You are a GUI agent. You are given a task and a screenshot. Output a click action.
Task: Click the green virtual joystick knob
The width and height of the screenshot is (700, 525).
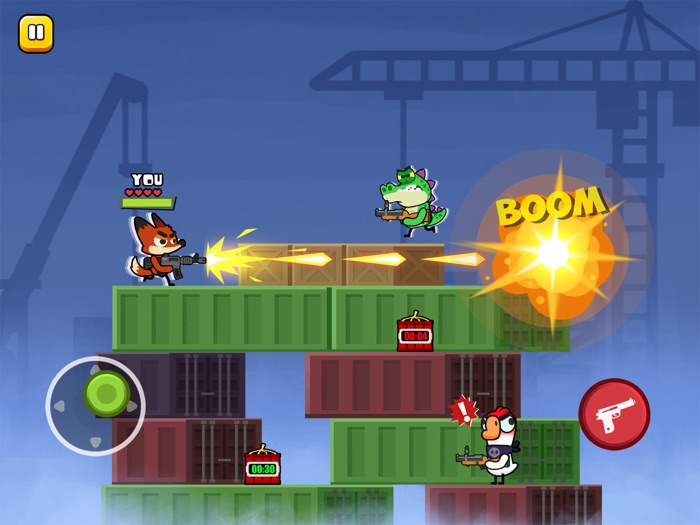(105, 393)
